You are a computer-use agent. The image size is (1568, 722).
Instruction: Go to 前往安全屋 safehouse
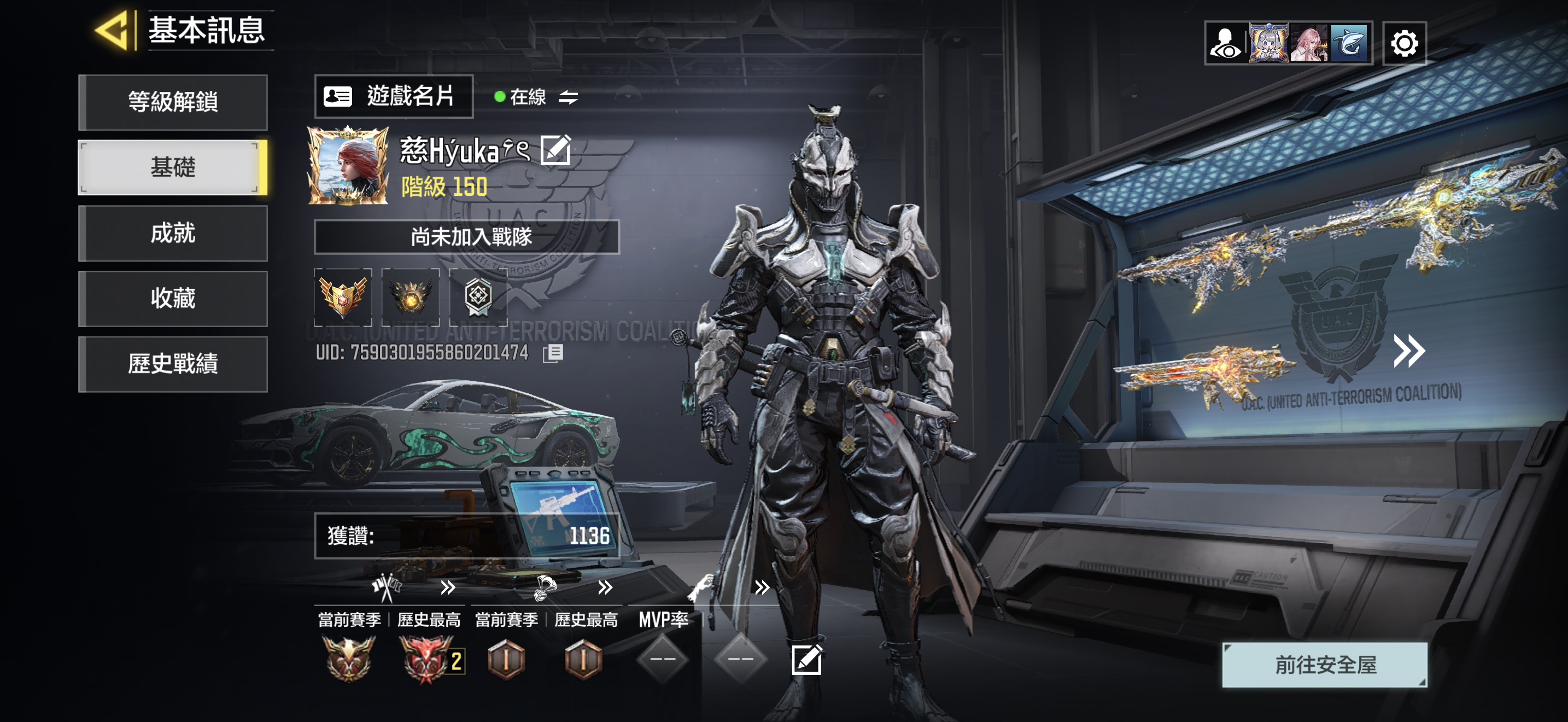point(1325,664)
